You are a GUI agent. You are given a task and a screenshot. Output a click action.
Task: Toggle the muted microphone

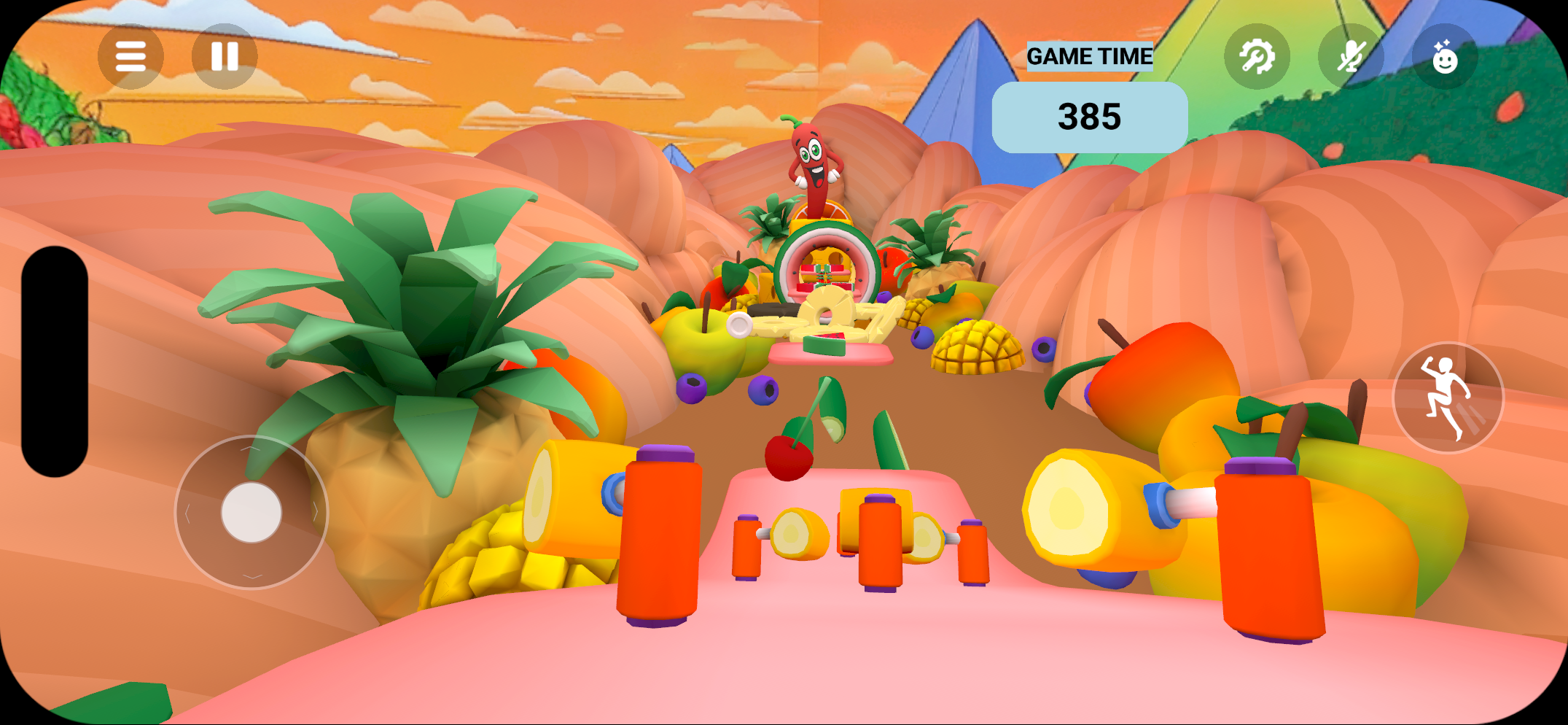tap(1351, 56)
